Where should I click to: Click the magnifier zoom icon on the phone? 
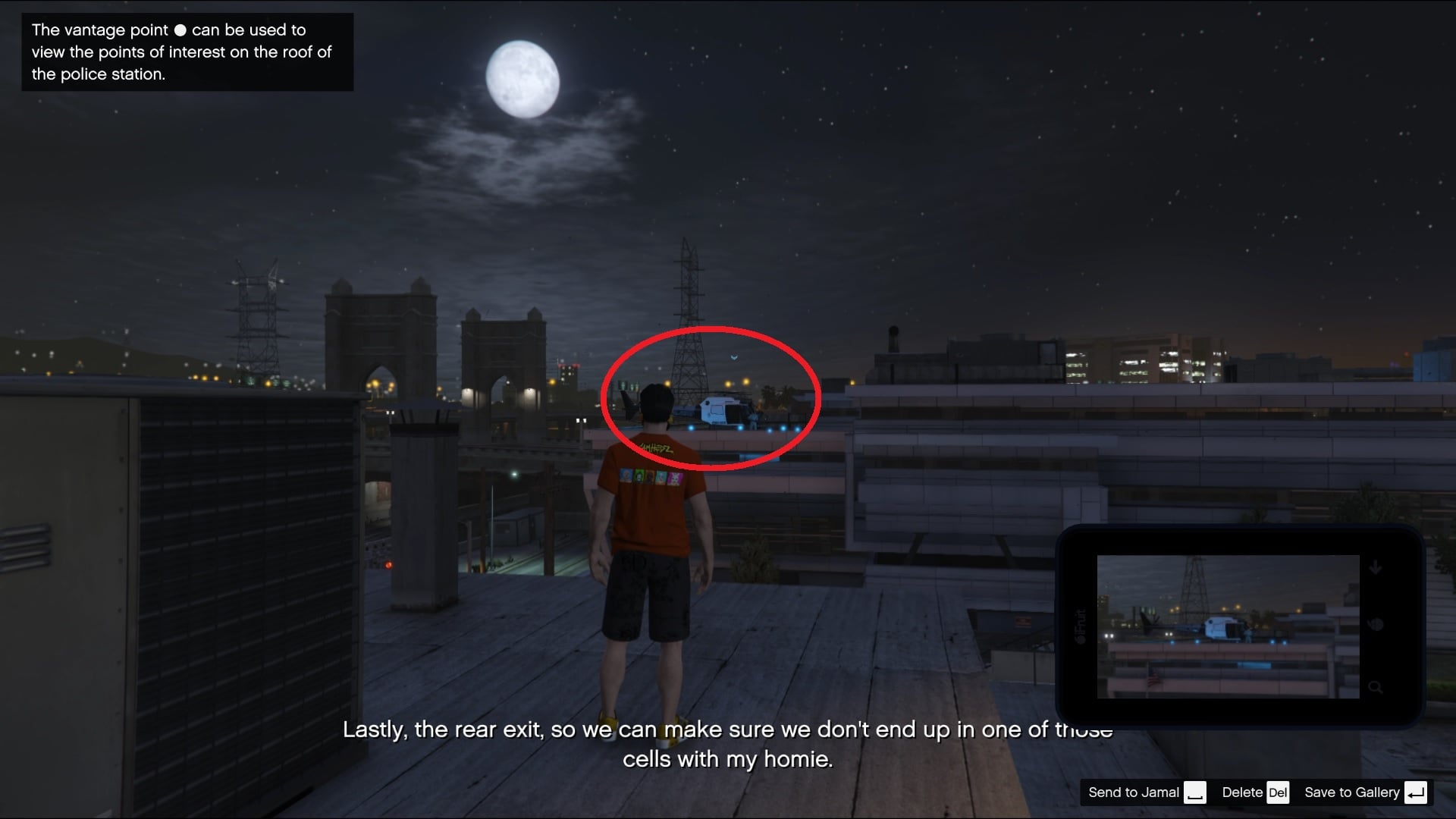pos(1376,687)
